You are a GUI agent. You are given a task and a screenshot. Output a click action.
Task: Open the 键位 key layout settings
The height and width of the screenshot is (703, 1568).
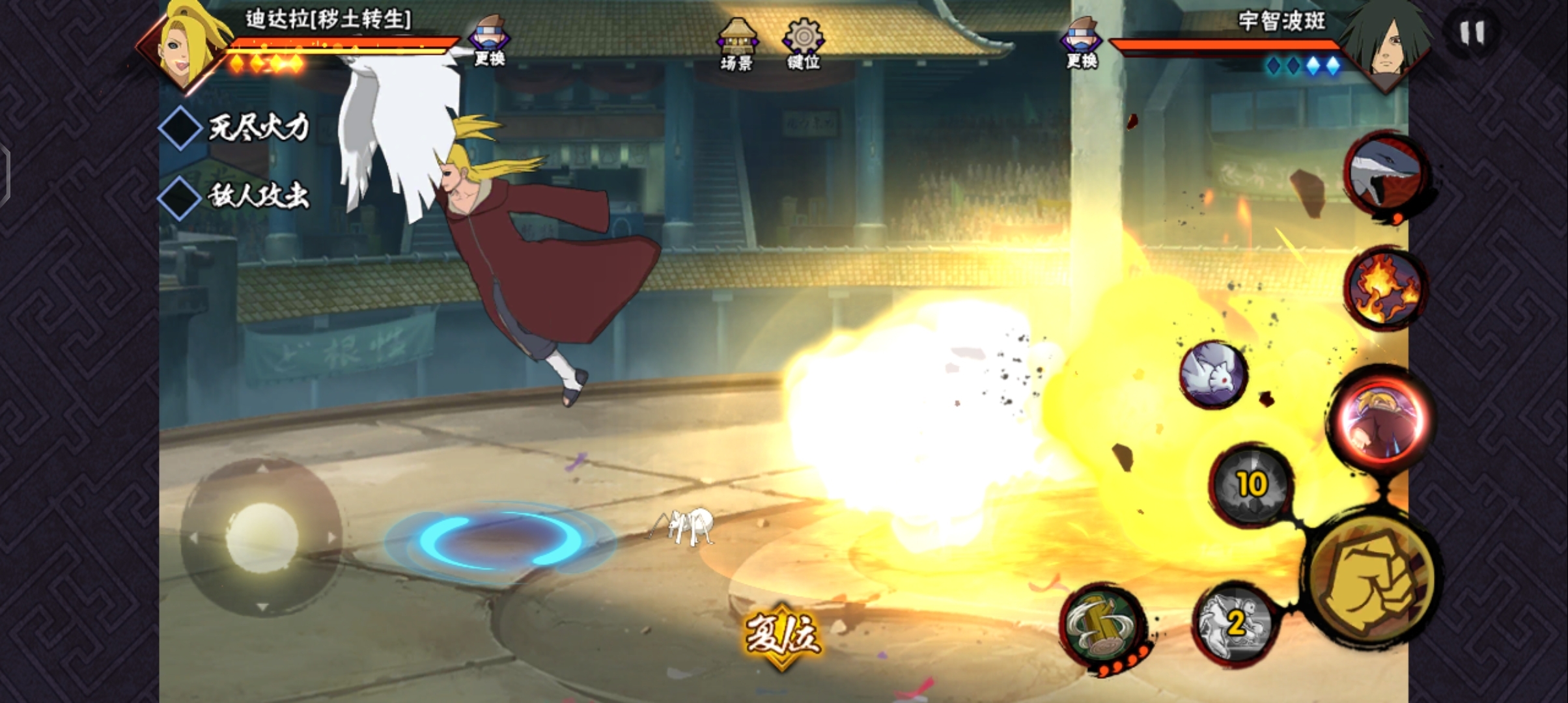click(804, 43)
